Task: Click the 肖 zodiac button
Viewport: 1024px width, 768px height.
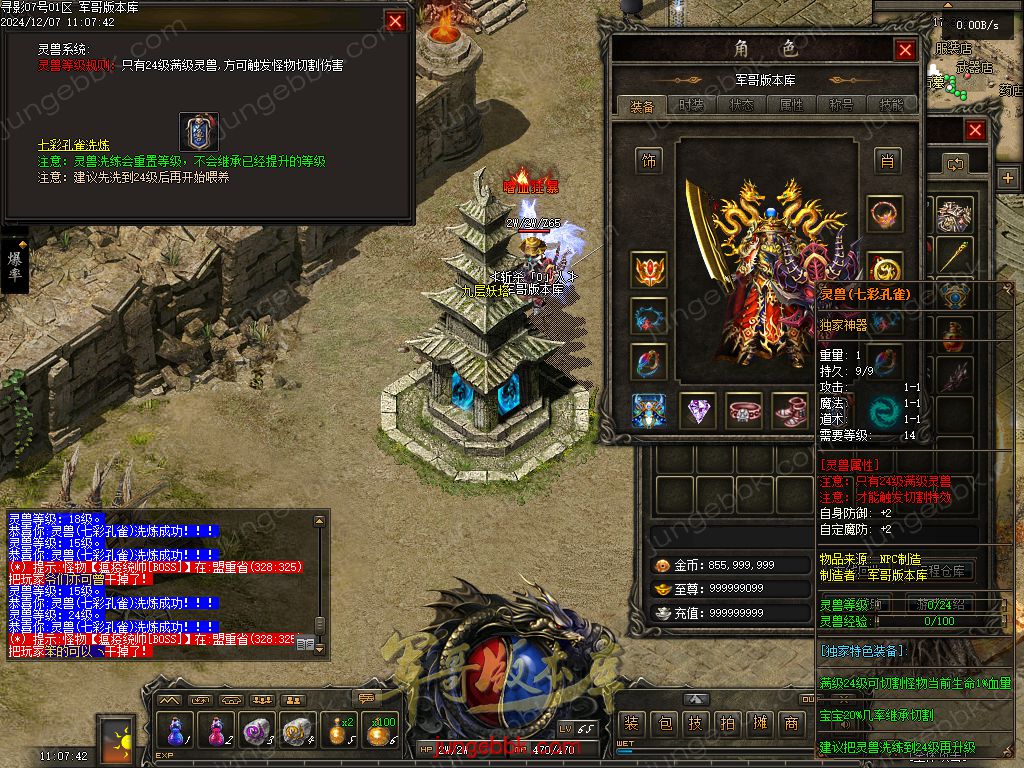Action: click(x=886, y=160)
